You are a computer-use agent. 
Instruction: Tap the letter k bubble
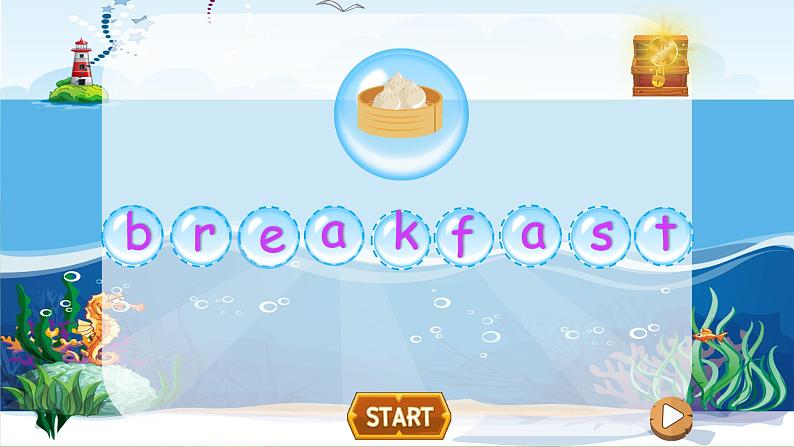[403, 235]
